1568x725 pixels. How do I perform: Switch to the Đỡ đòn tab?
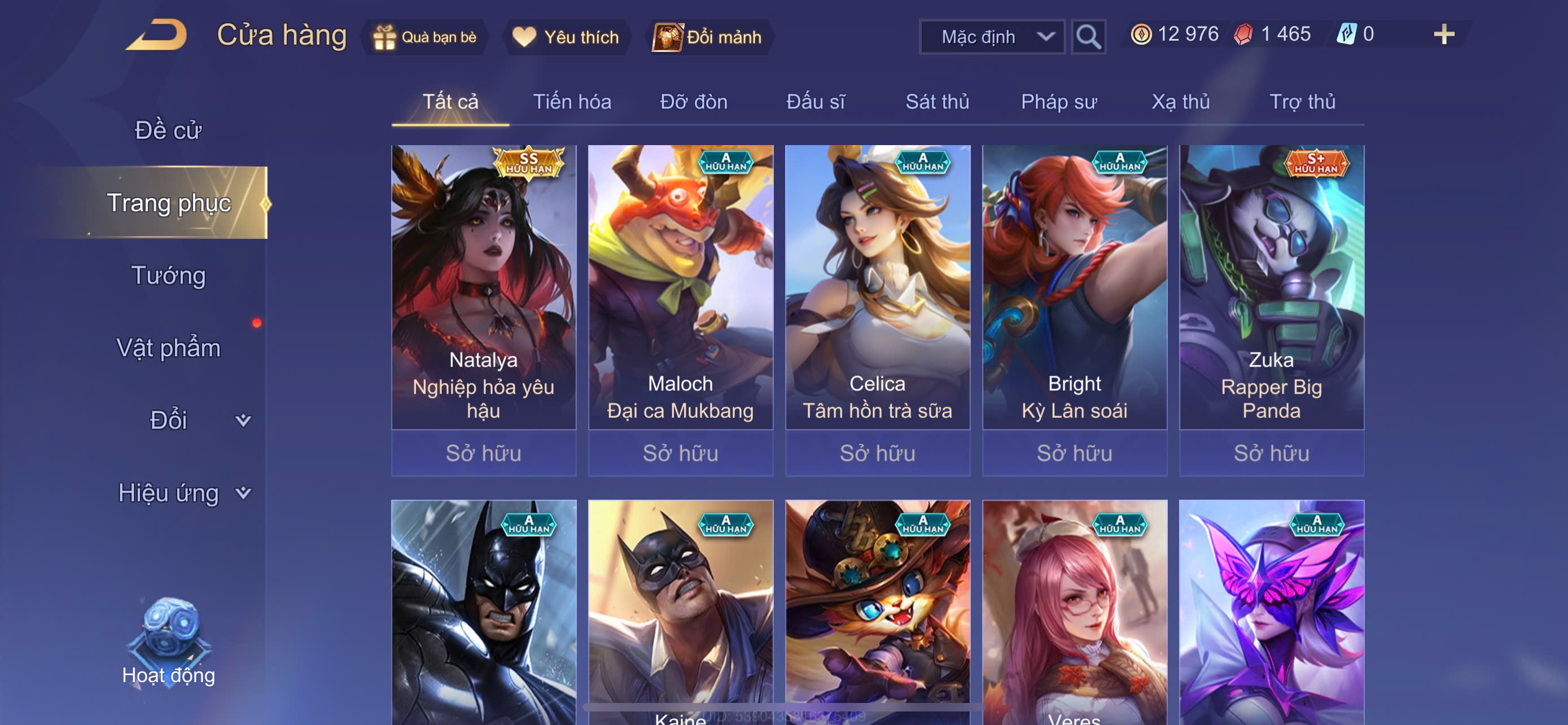[693, 102]
